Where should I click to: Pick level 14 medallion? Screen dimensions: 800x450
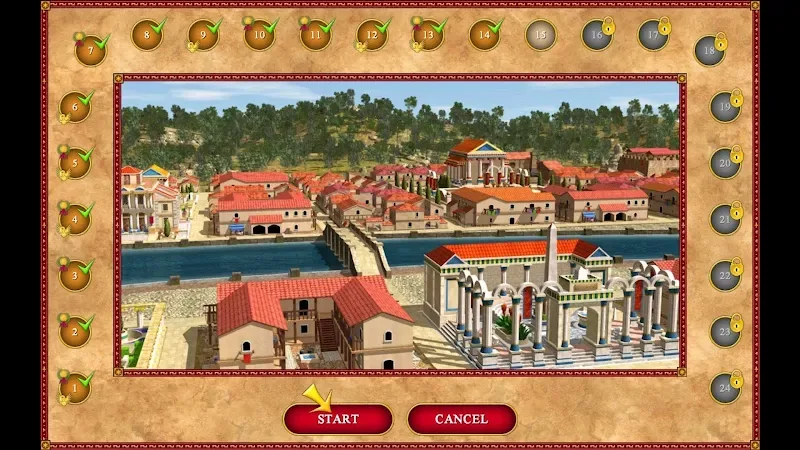coord(484,36)
